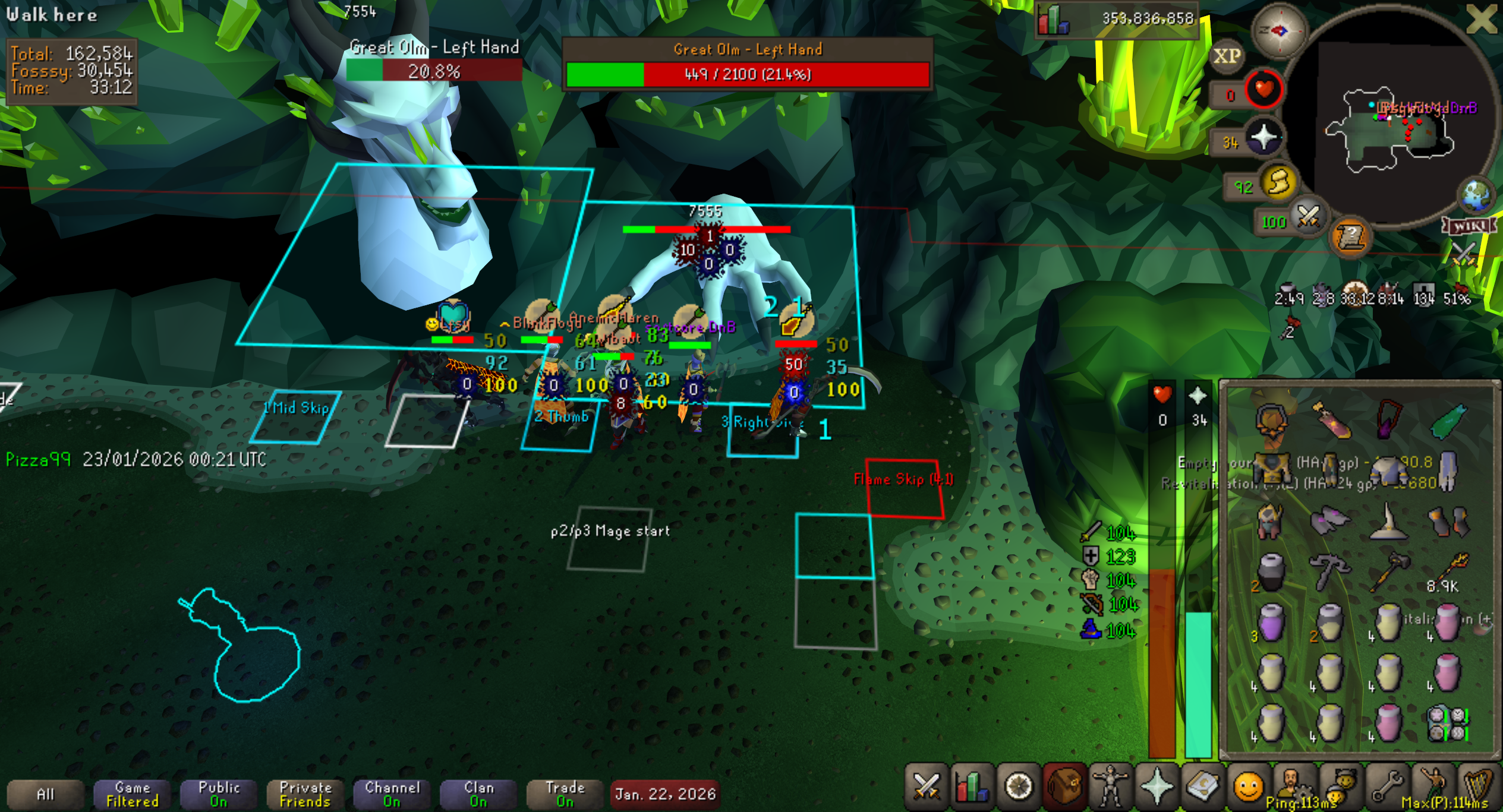Switch to the Skills tab
The height and width of the screenshot is (812, 1503).
point(972,788)
